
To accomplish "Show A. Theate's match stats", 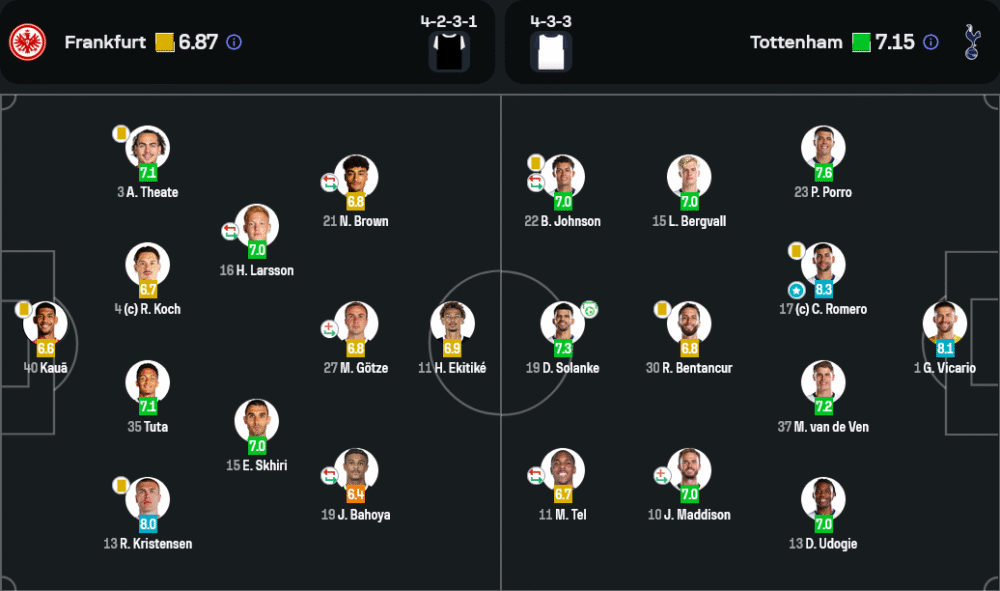I will (x=148, y=147).
